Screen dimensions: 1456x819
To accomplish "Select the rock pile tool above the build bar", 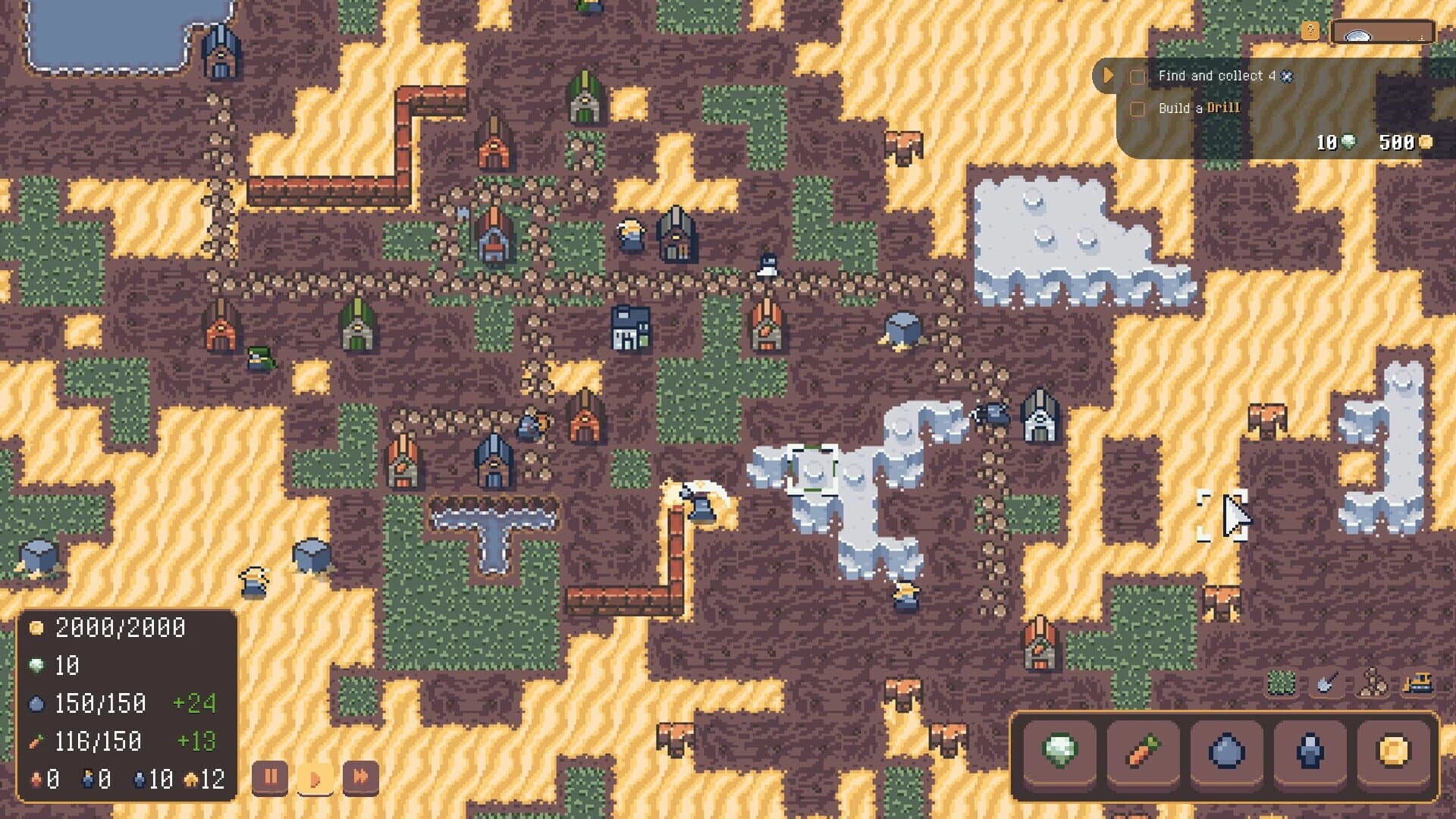I will [x=1372, y=684].
